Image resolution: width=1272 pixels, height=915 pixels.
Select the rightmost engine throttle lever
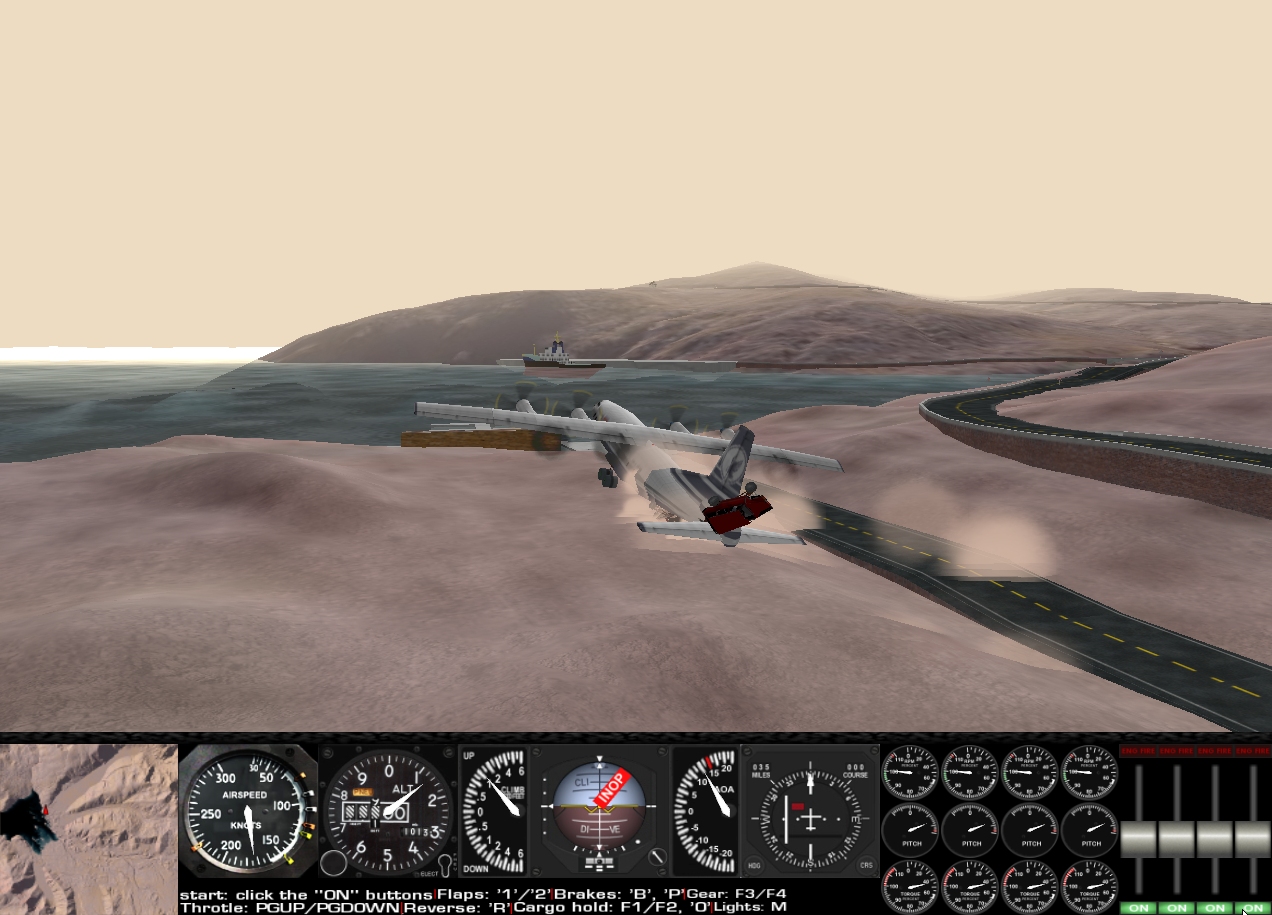1252,839
